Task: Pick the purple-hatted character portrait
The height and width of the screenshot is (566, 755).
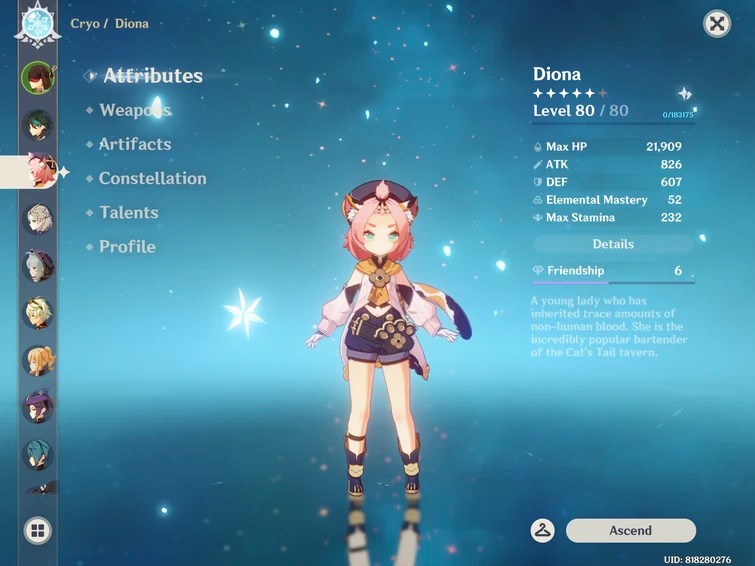Action: coord(38,406)
